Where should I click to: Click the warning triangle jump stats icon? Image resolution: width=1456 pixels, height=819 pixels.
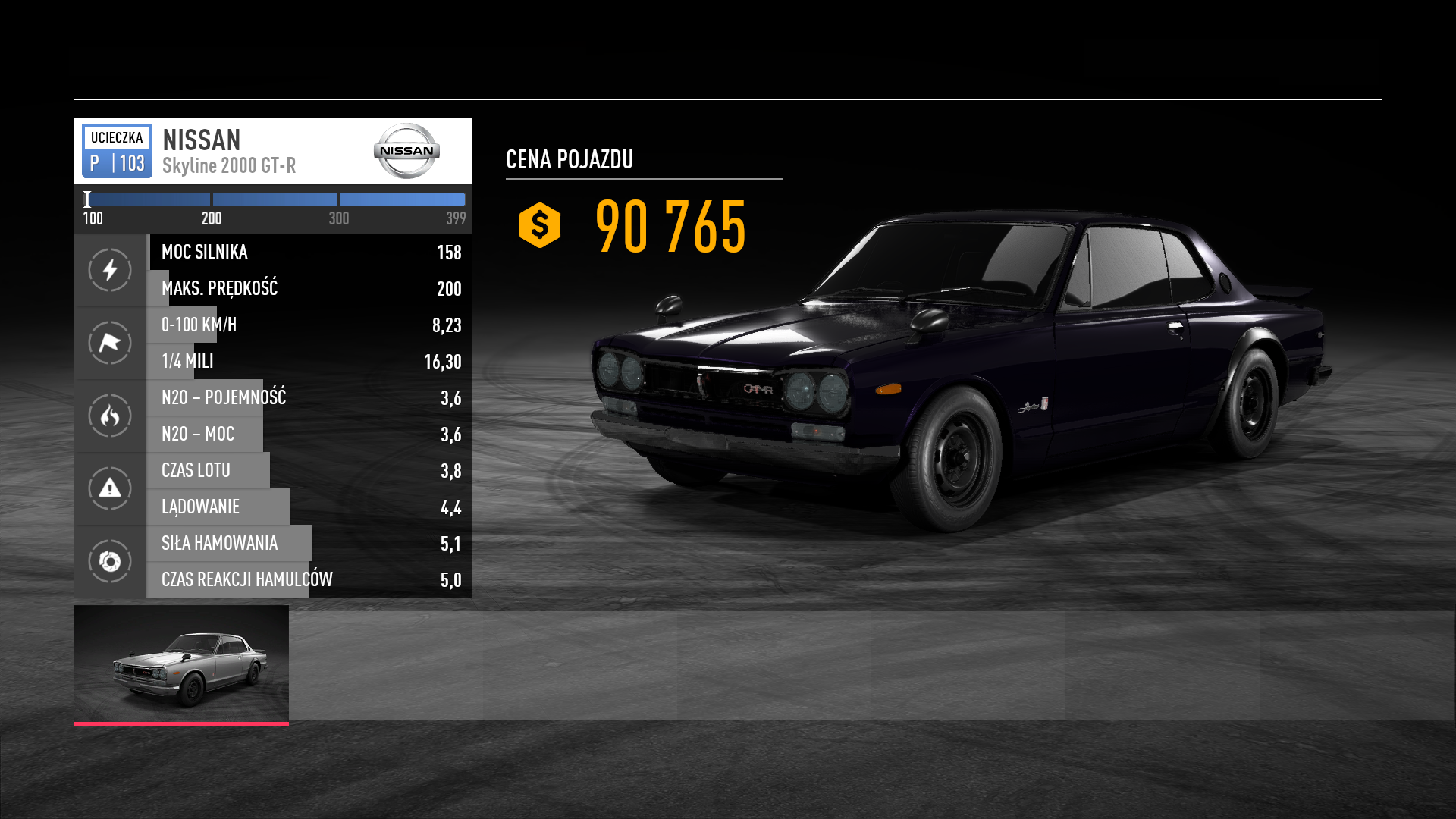110,488
